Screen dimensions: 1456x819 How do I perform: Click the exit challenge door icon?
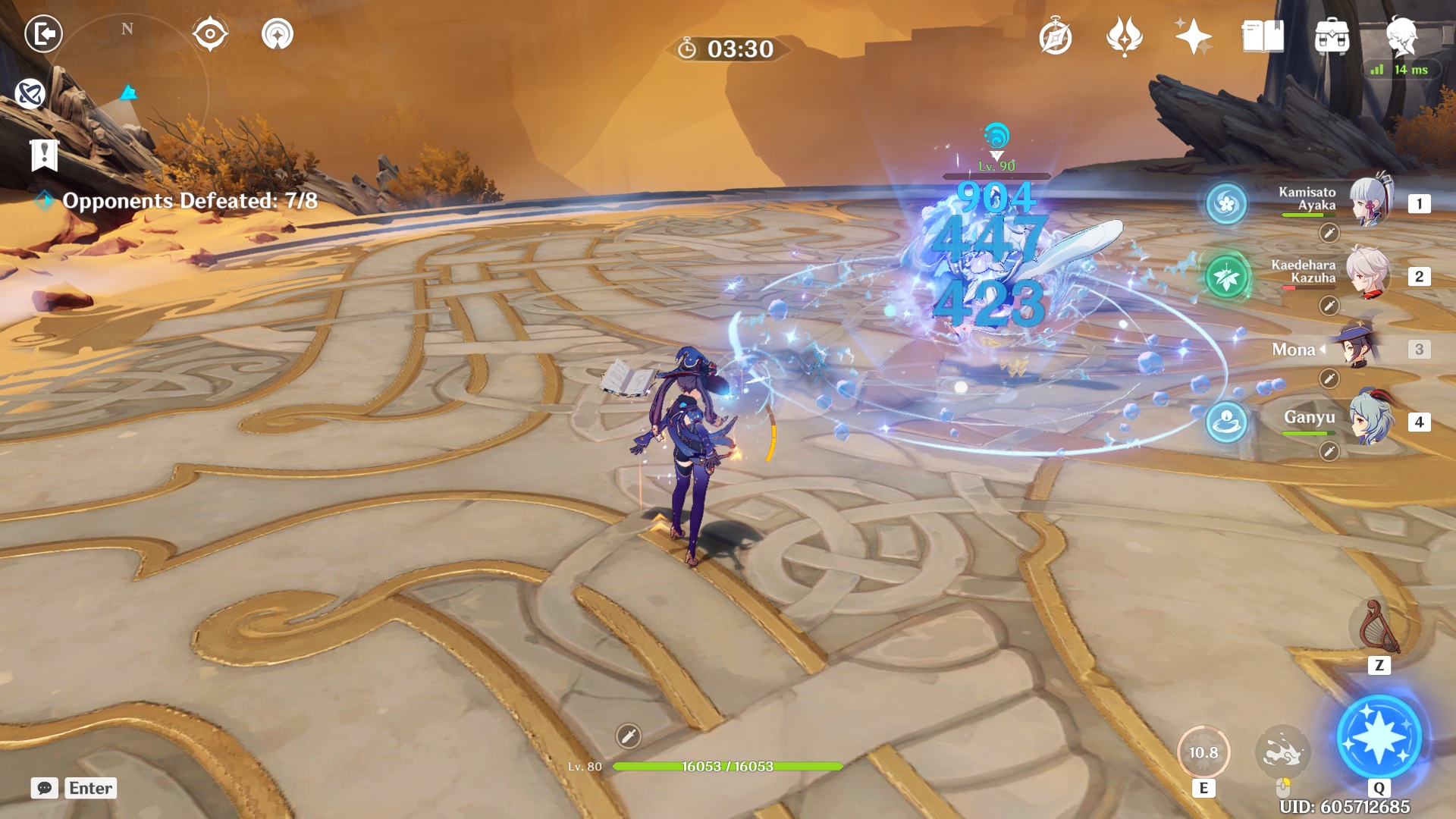45,33
